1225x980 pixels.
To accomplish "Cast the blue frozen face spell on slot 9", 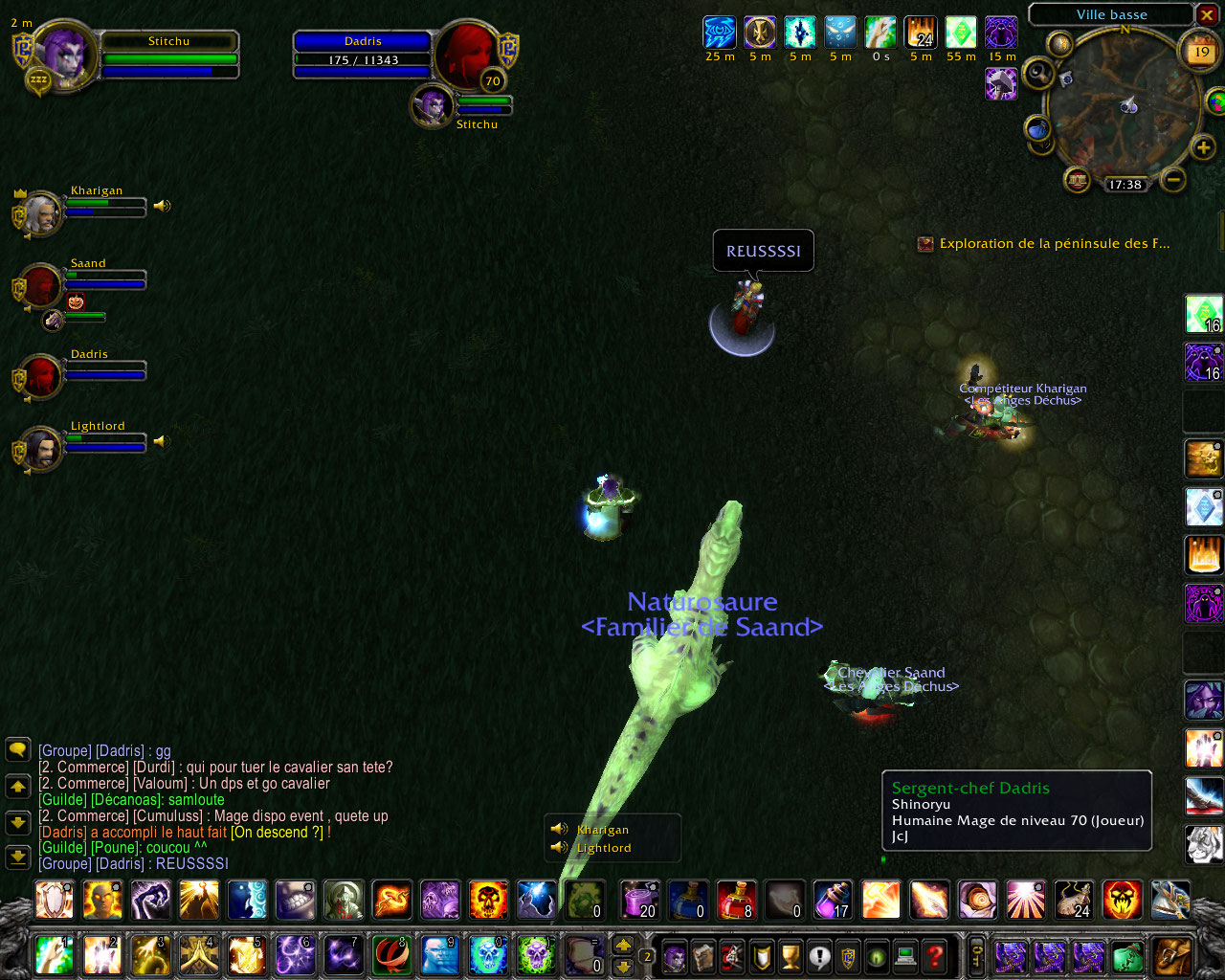I will point(439,955).
